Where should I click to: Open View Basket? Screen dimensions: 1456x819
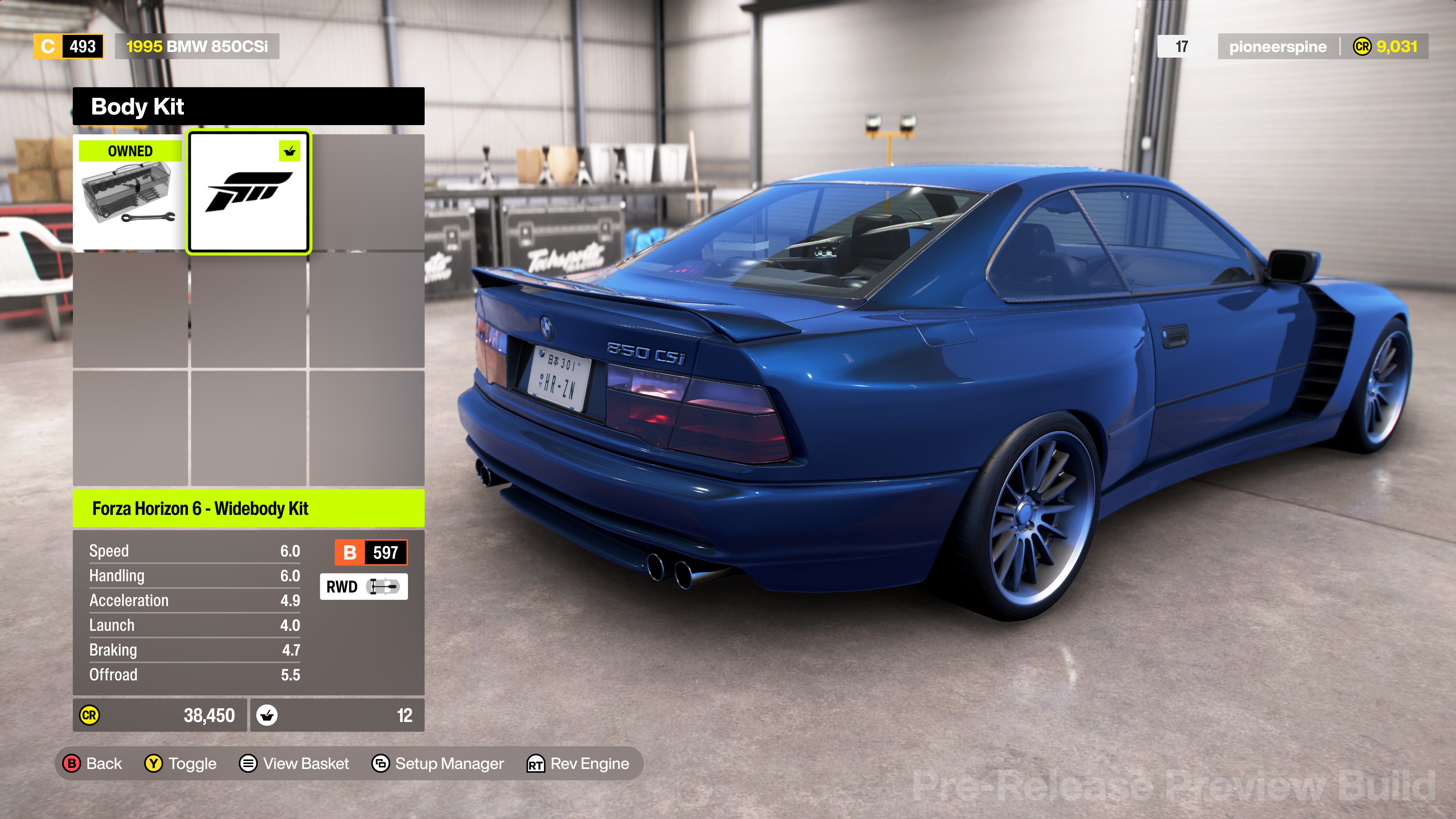[x=295, y=764]
